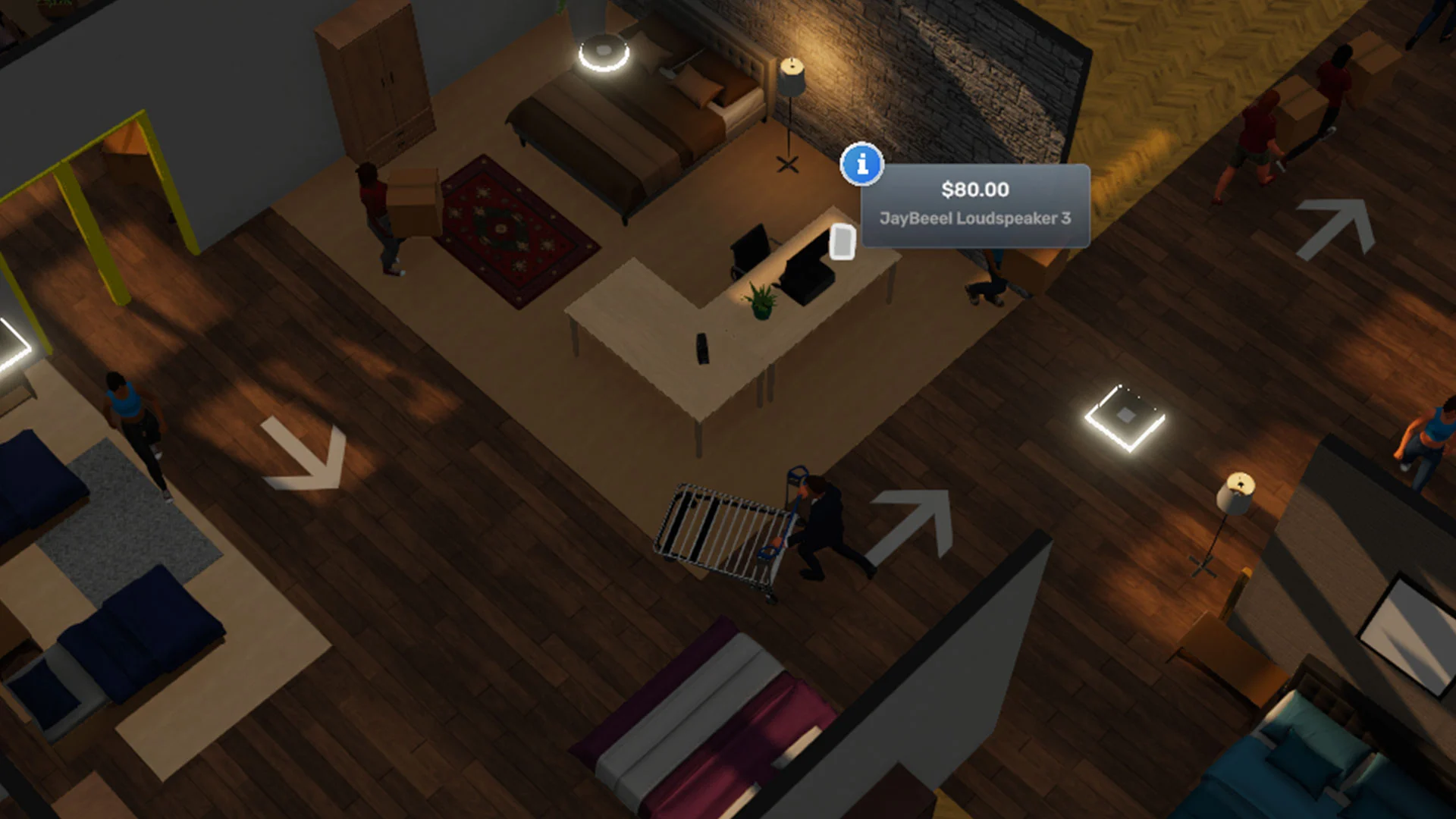
Task: Click the $80.00 price label
Action: [974, 190]
